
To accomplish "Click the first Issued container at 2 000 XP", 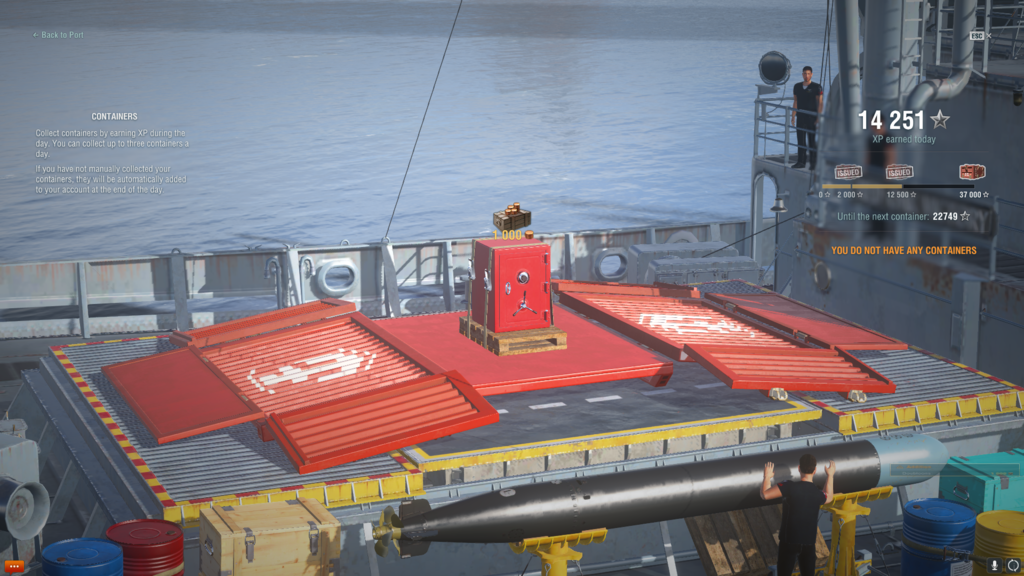I will [x=848, y=172].
